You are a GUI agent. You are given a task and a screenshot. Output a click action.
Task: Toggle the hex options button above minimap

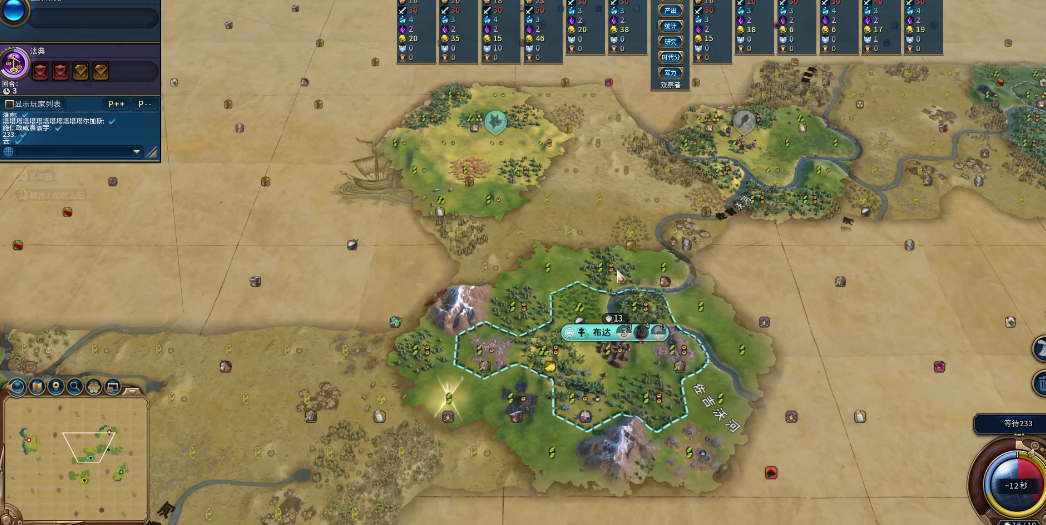[94, 386]
